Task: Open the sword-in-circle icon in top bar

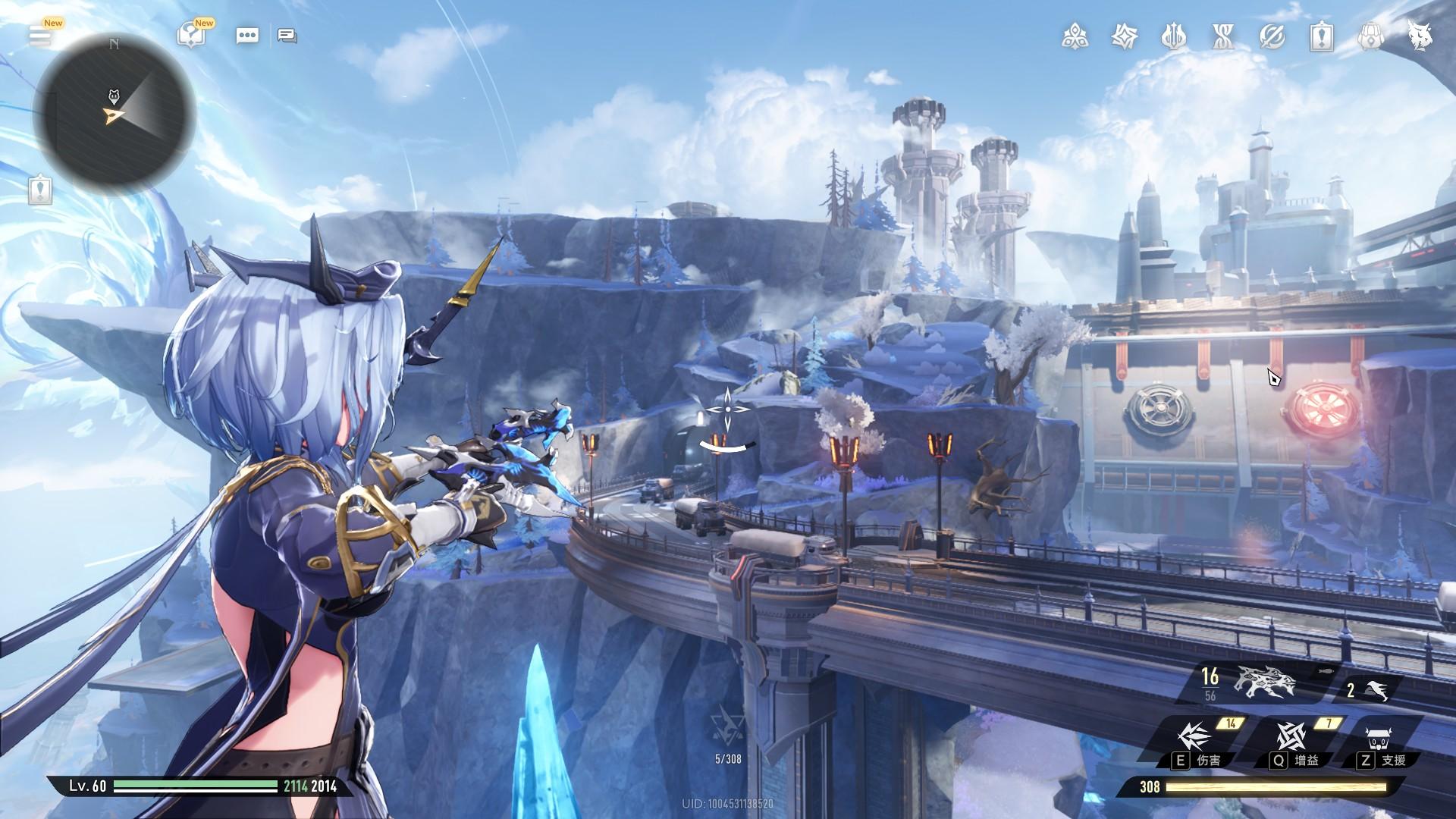Action: (1272, 36)
